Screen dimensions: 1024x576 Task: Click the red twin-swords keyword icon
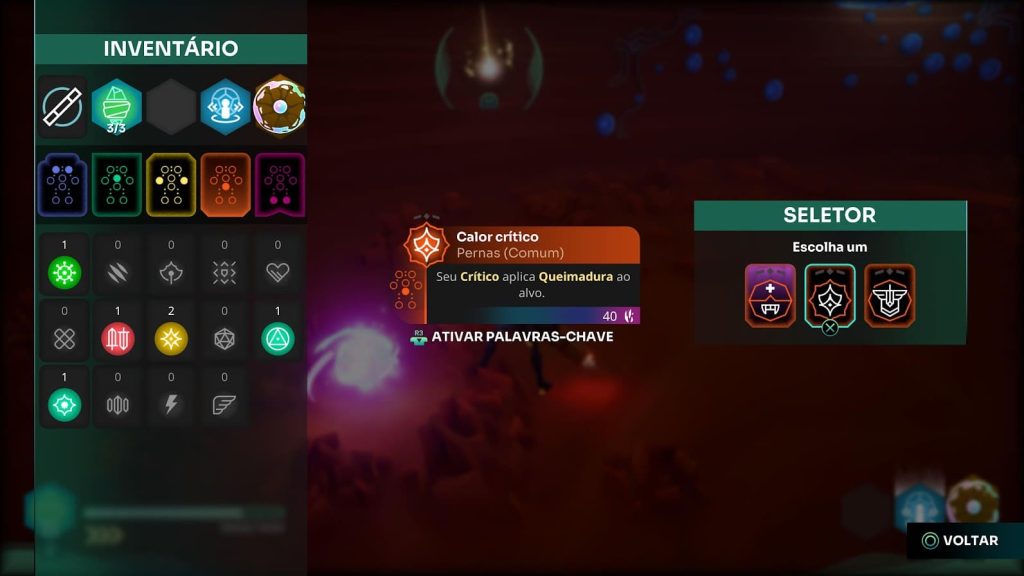[x=117, y=339]
